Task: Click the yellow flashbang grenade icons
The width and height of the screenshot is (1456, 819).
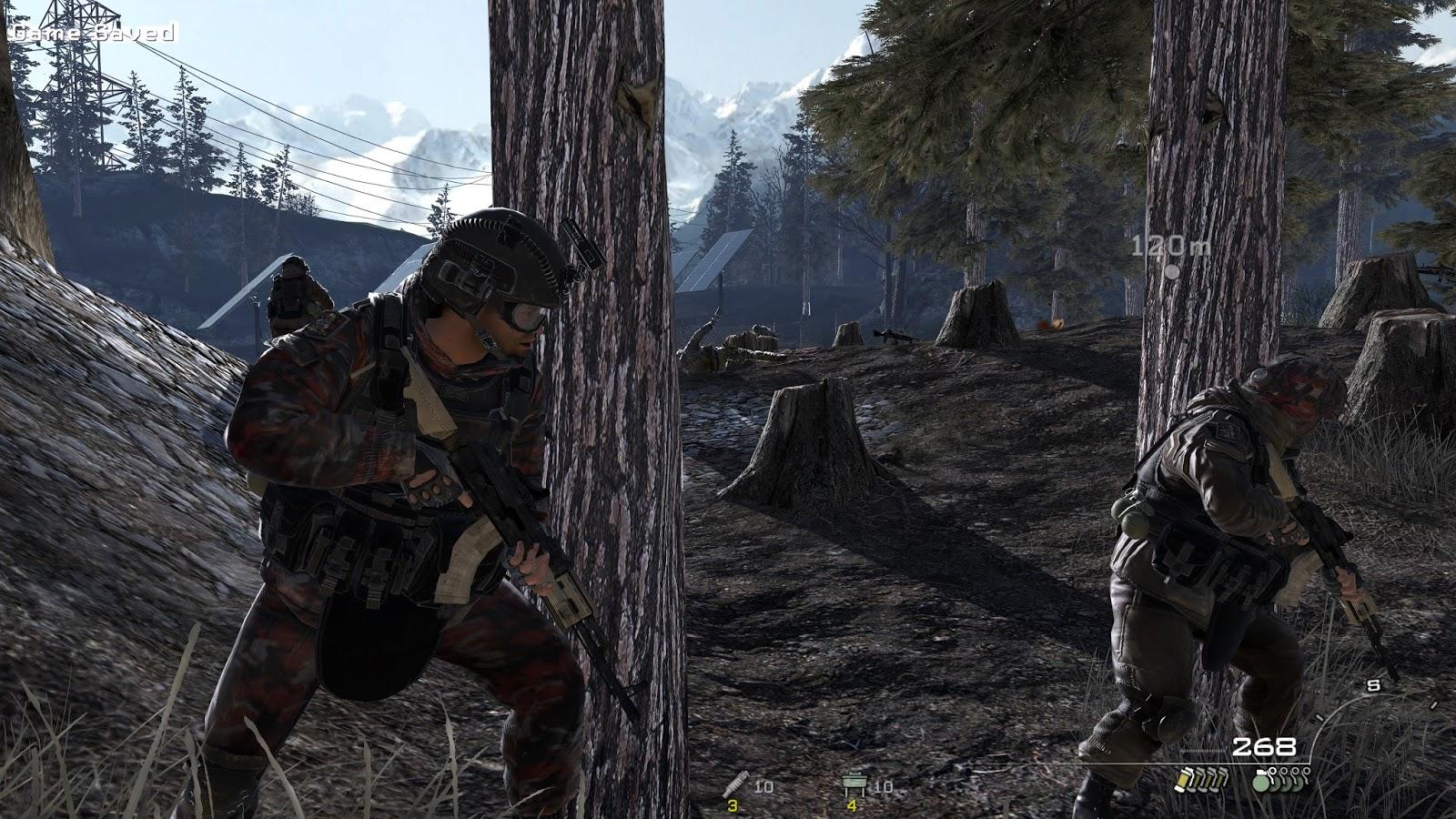Action: click(x=1203, y=778)
